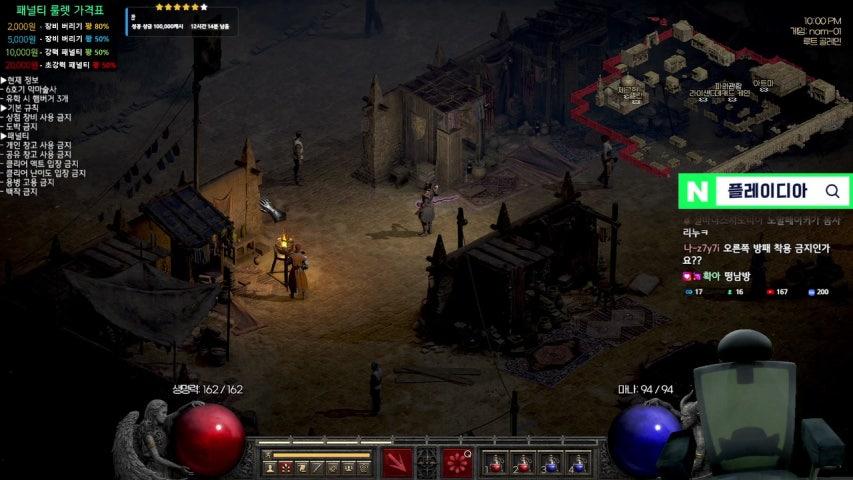This screenshot has height=480, width=853.
Task: Click the red highlighted mini-panel icon
Action: pos(287,467)
